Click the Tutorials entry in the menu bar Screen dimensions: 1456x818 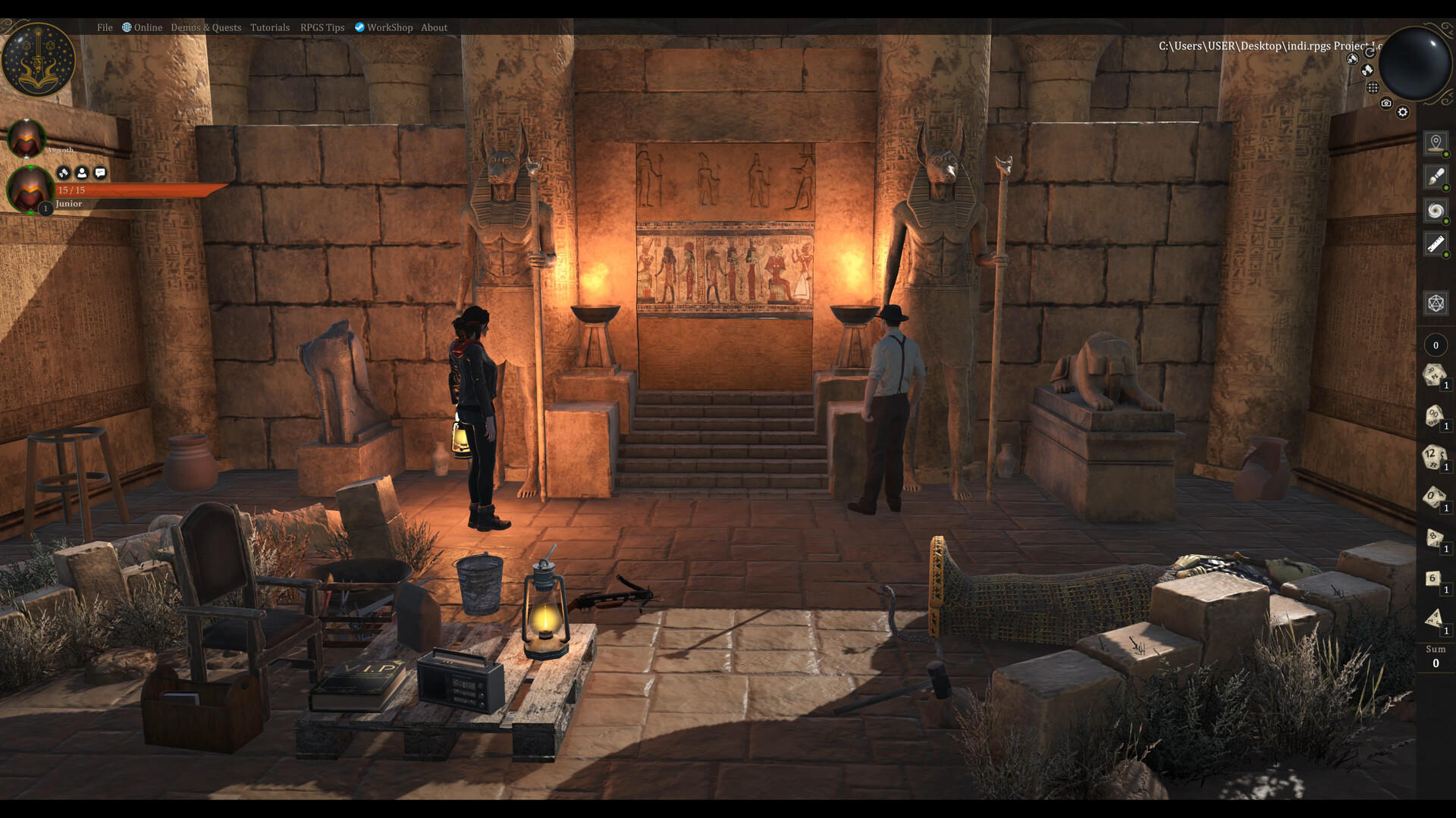pos(269,27)
